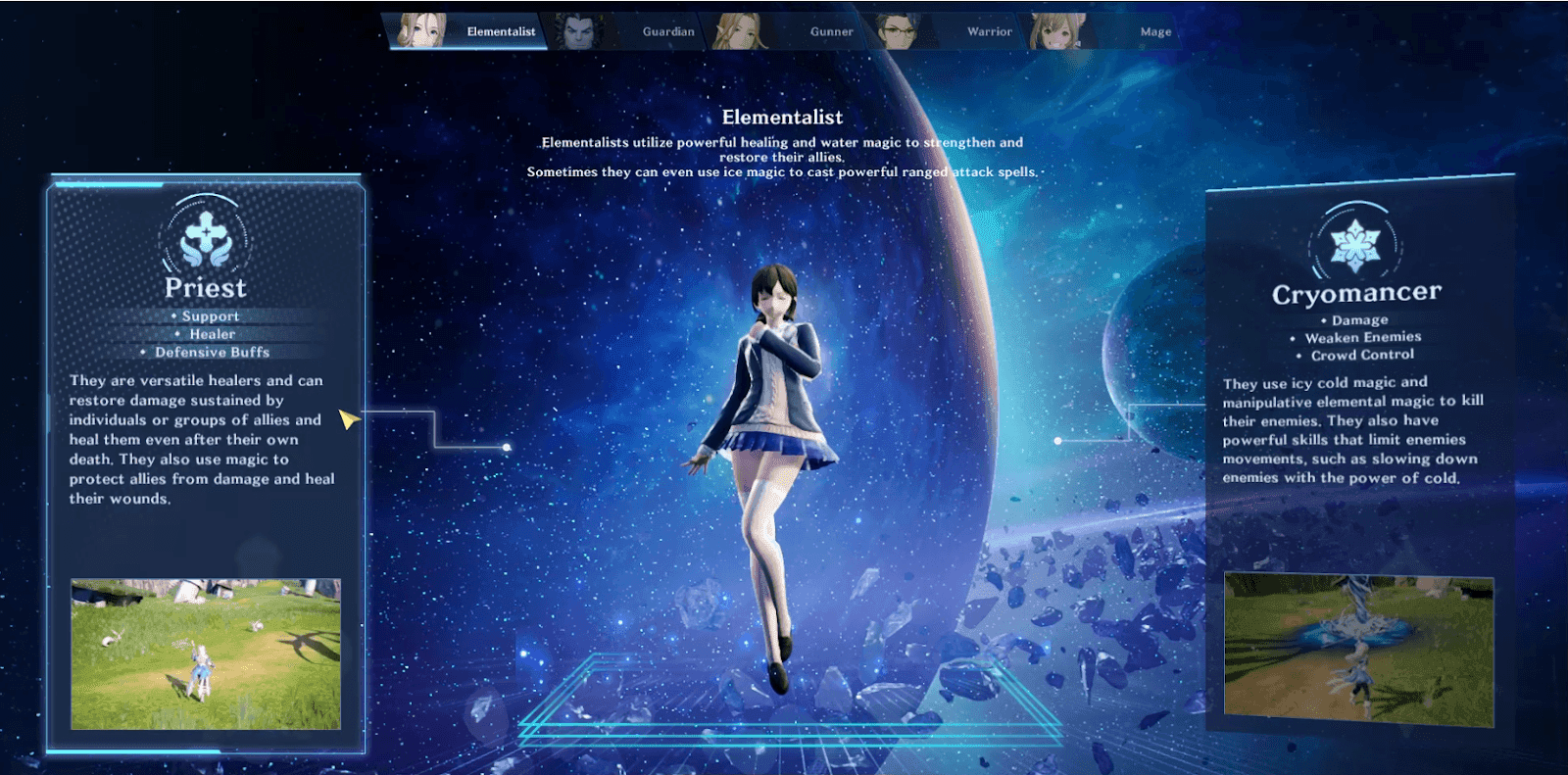Select the Cryomancer specialization heading
1568x775 pixels.
[1357, 291]
